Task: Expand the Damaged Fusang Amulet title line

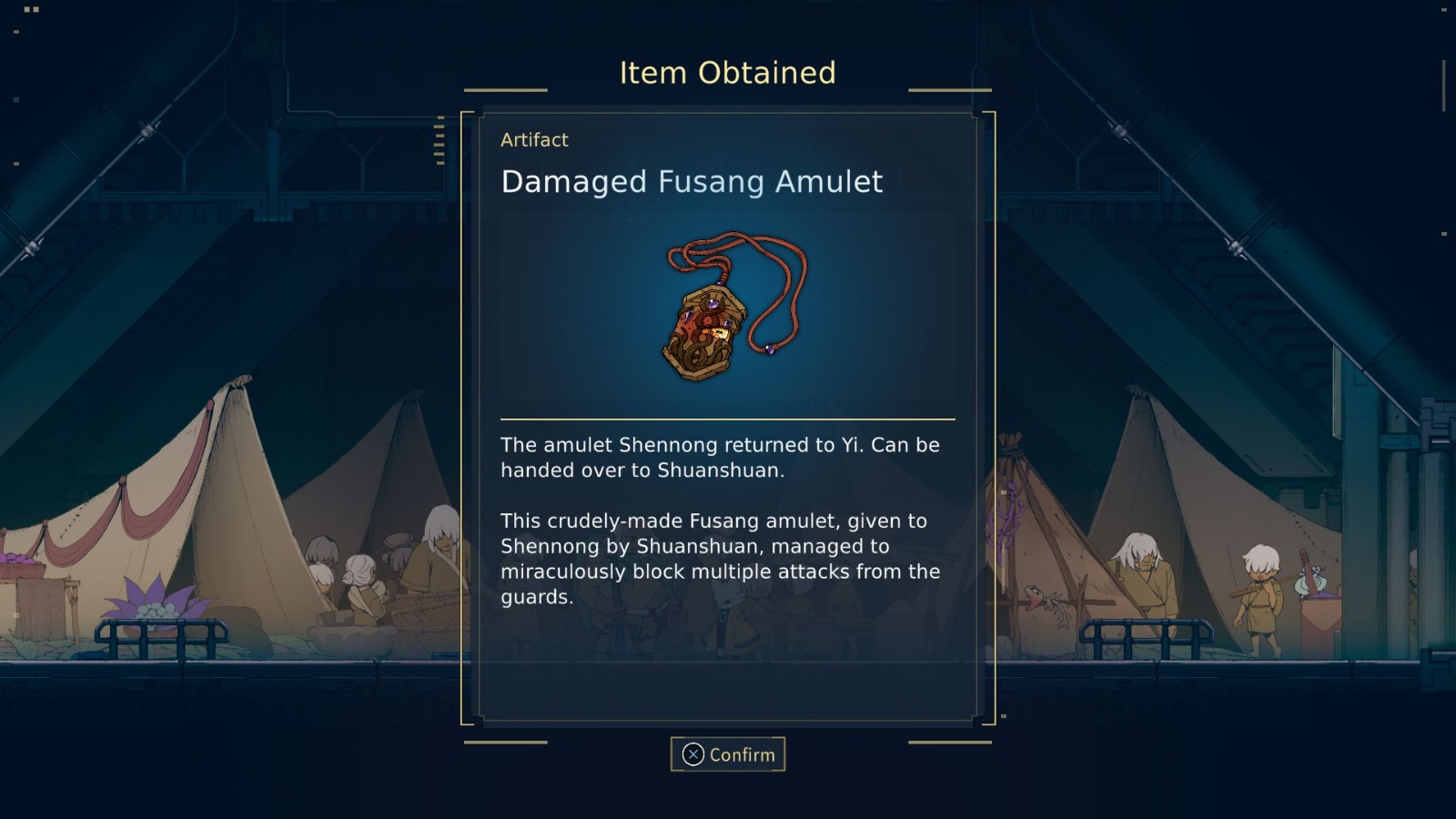Action: [x=692, y=182]
